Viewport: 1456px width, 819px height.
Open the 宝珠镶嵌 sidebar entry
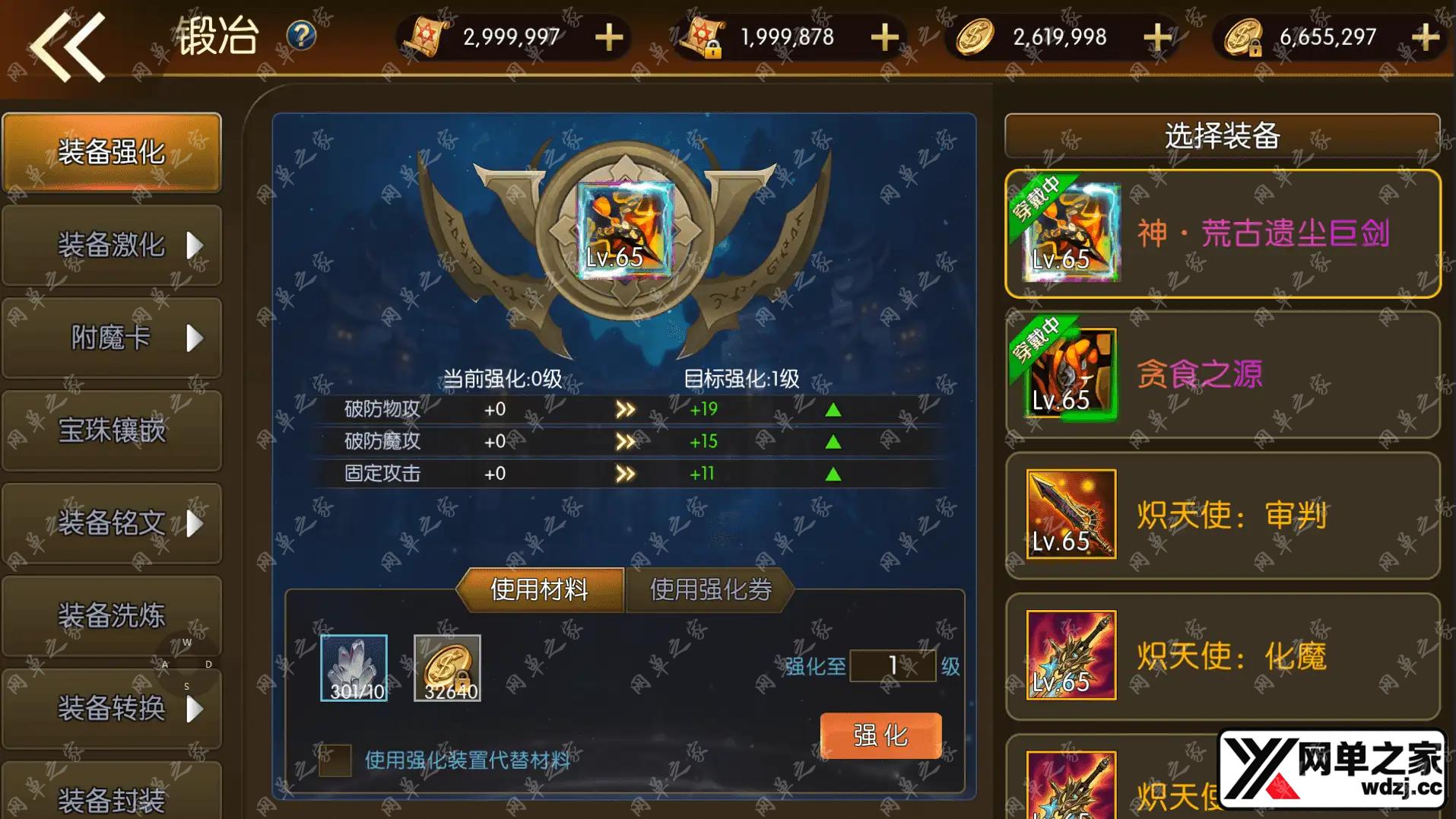(x=111, y=432)
